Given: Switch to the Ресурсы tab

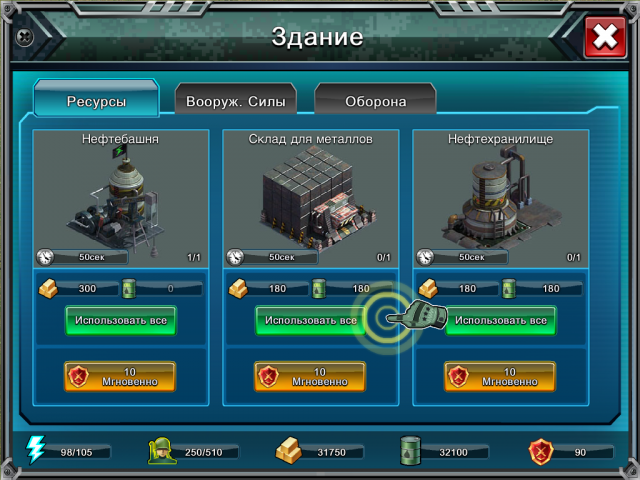Looking at the screenshot, I should (96, 101).
